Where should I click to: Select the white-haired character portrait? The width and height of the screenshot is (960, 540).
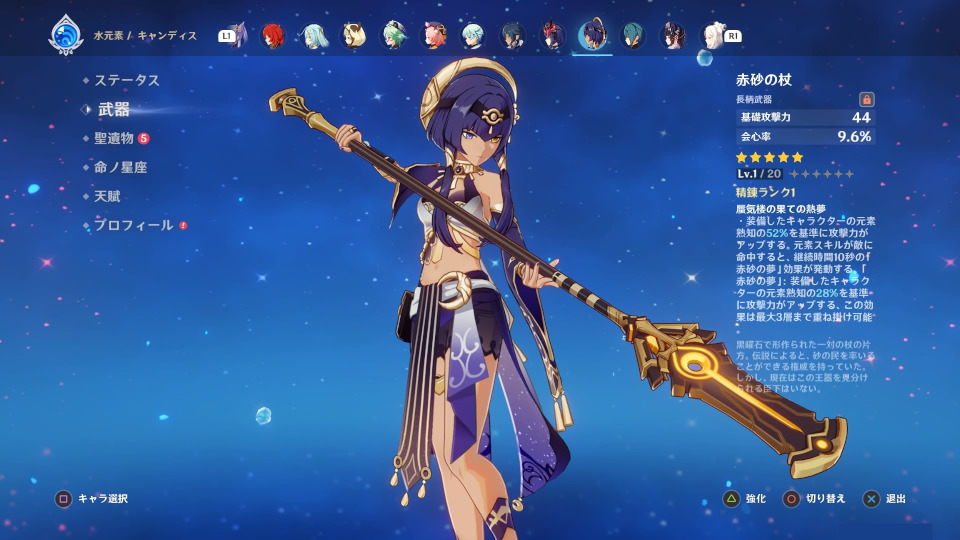(711, 36)
